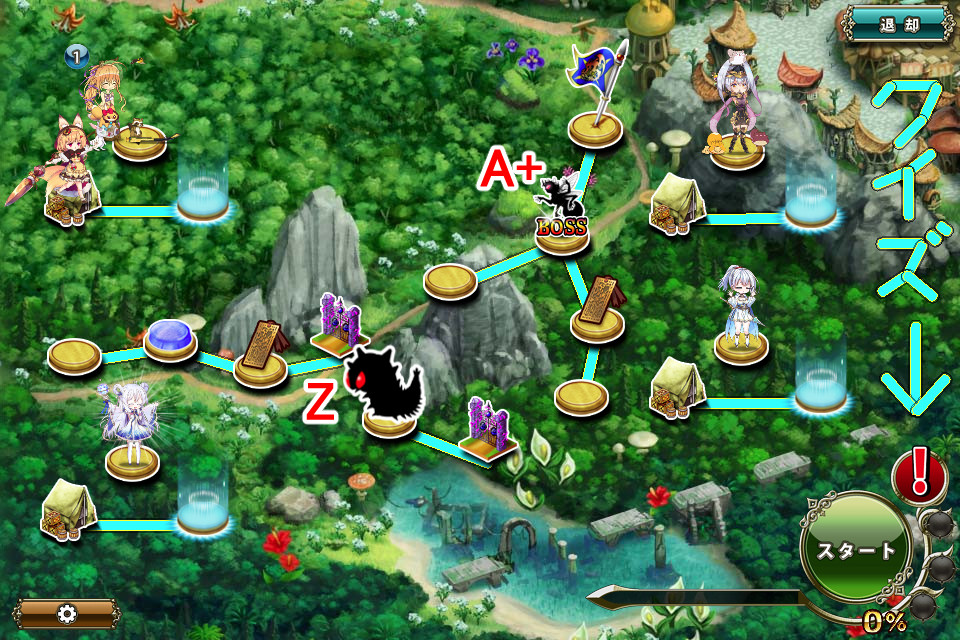This screenshot has height=640, width=960.
Task: Choose the blue gem node on the path
Action: click(x=170, y=338)
